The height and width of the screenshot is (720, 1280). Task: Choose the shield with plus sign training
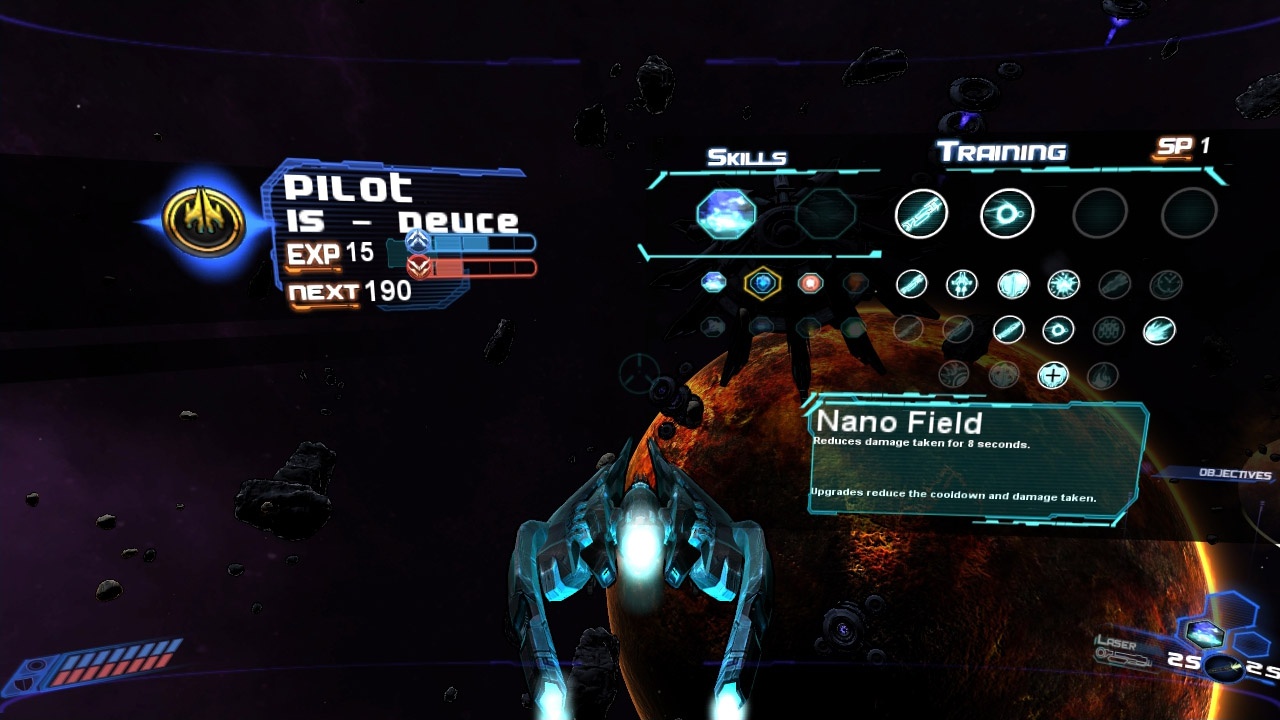(x=1052, y=375)
